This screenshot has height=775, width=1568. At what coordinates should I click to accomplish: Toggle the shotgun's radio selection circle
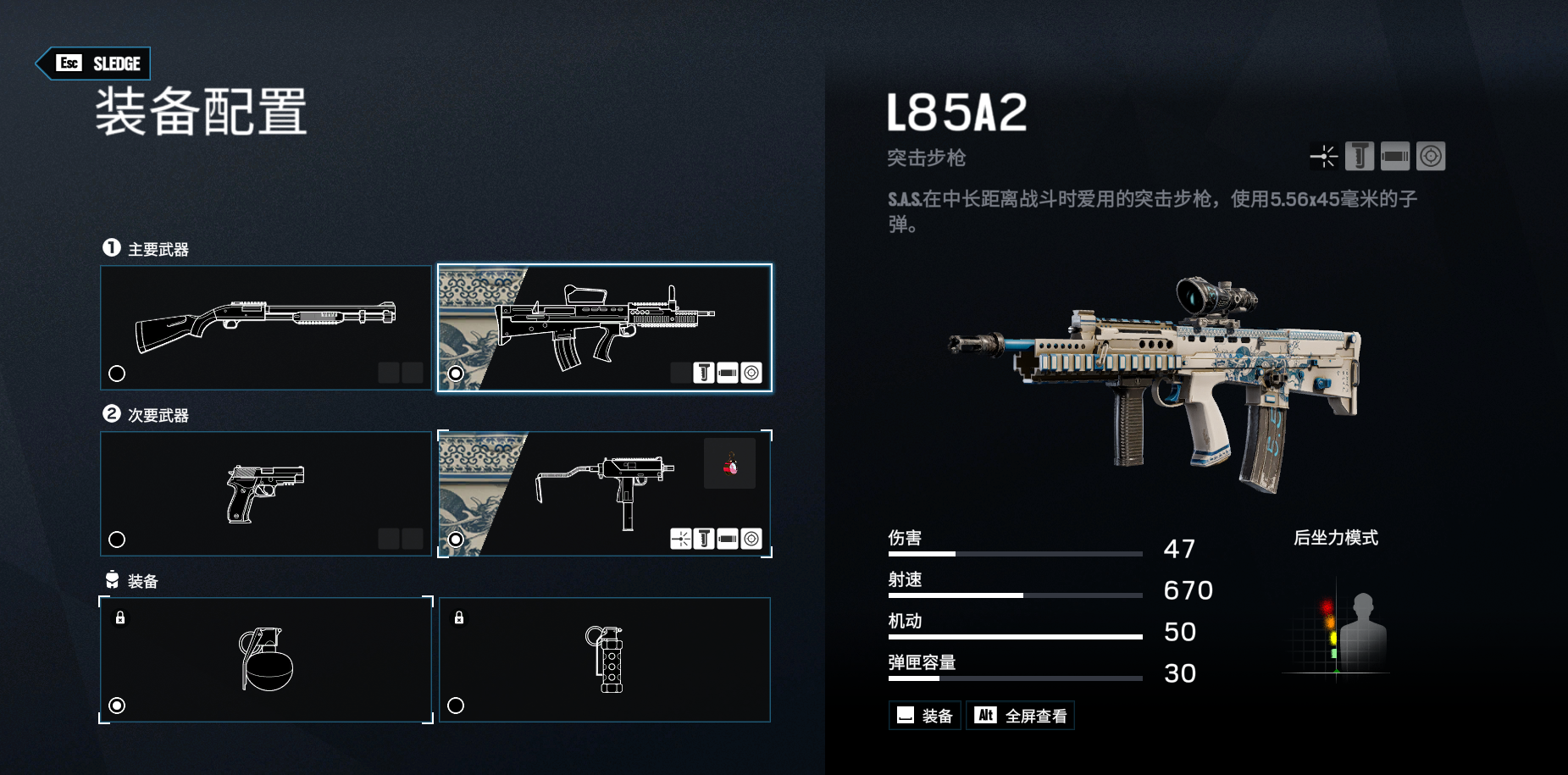tap(117, 374)
